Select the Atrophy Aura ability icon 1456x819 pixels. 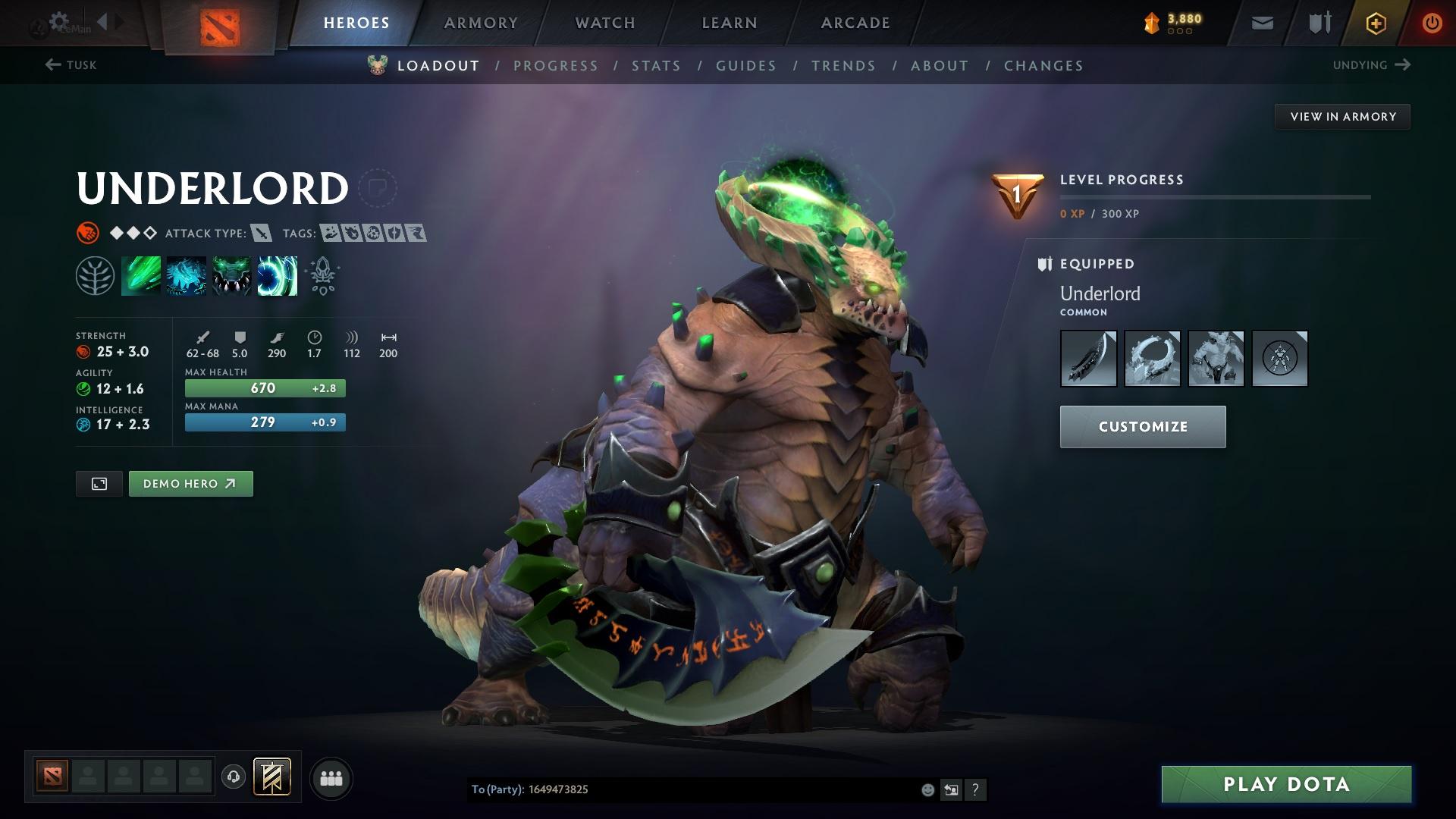point(231,275)
